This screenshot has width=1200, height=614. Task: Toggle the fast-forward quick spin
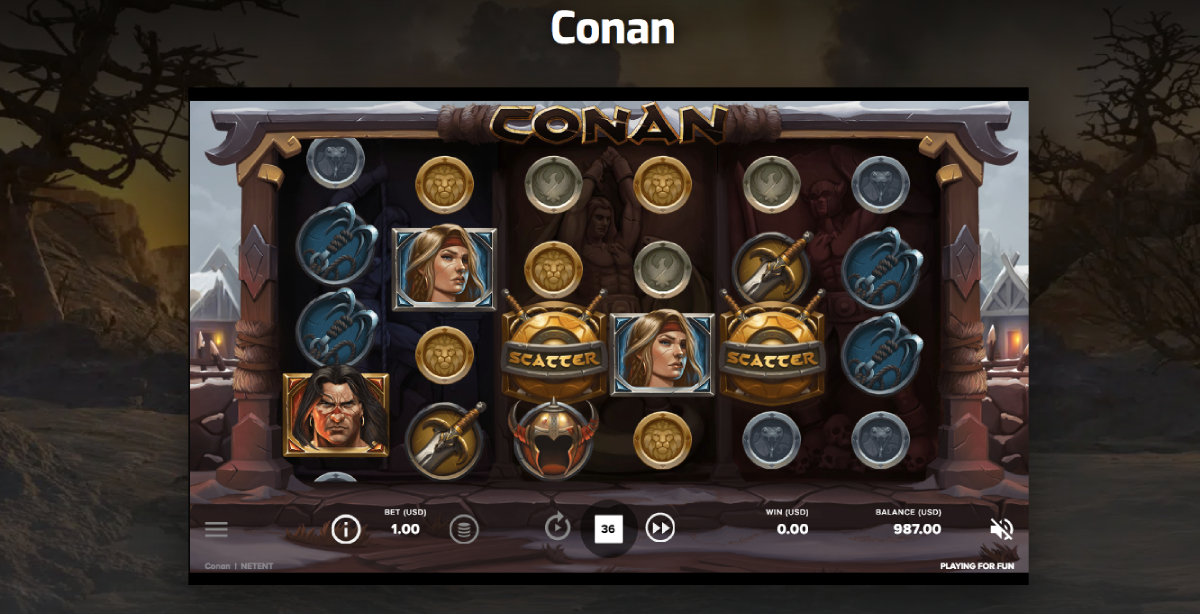[x=660, y=527]
